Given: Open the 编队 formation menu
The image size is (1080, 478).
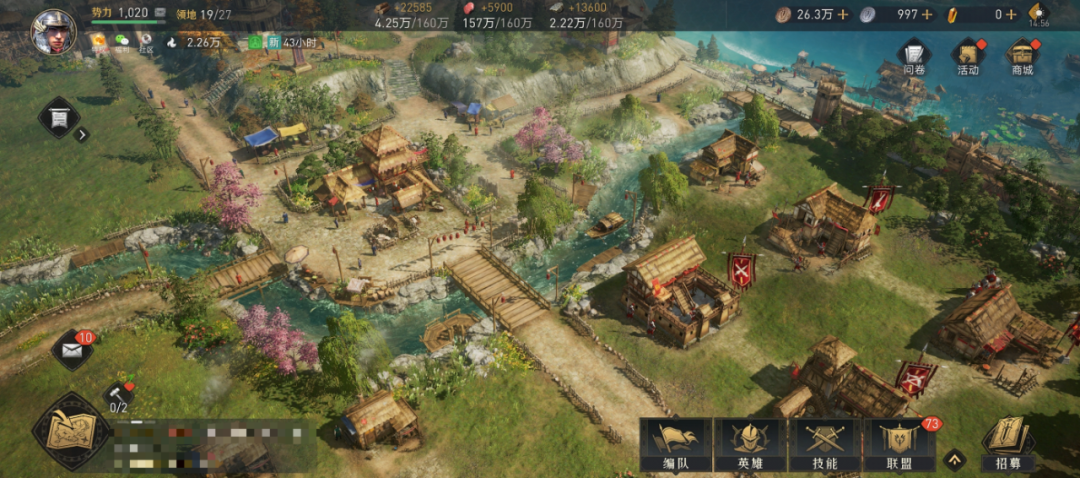Looking at the screenshot, I should point(675,444).
